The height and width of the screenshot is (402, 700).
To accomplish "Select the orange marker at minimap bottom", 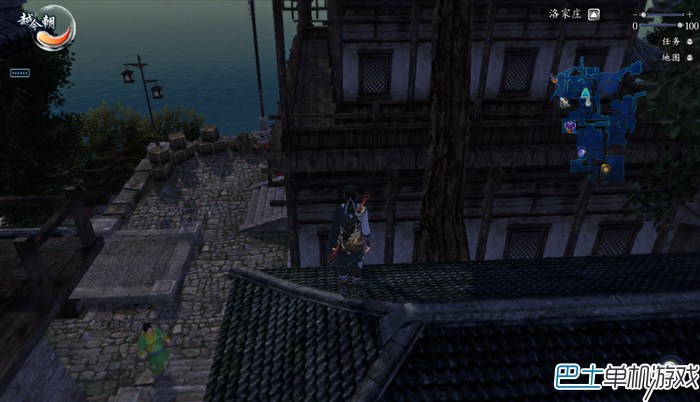I will (x=605, y=167).
